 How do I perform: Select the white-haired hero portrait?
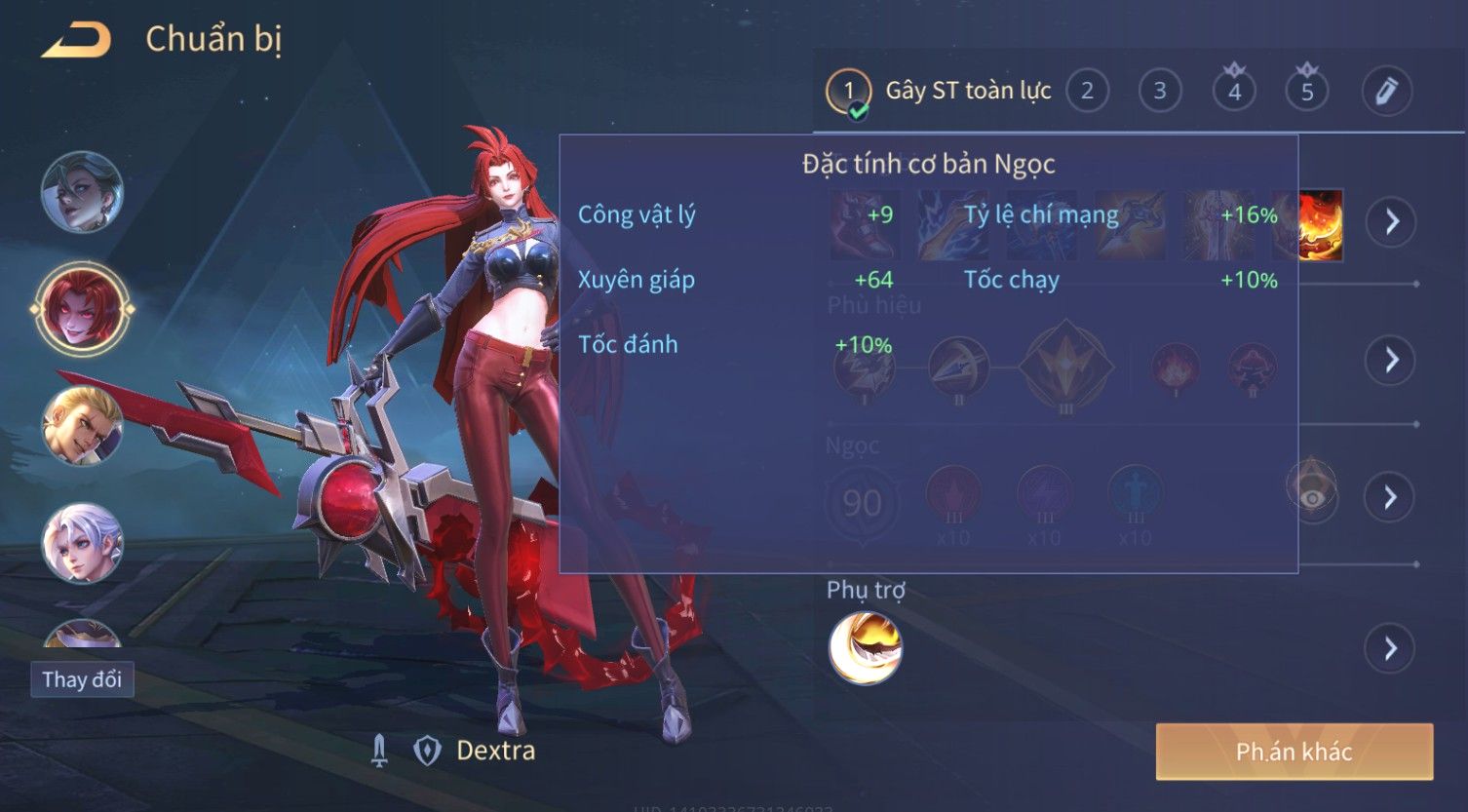[x=82, y=542]
